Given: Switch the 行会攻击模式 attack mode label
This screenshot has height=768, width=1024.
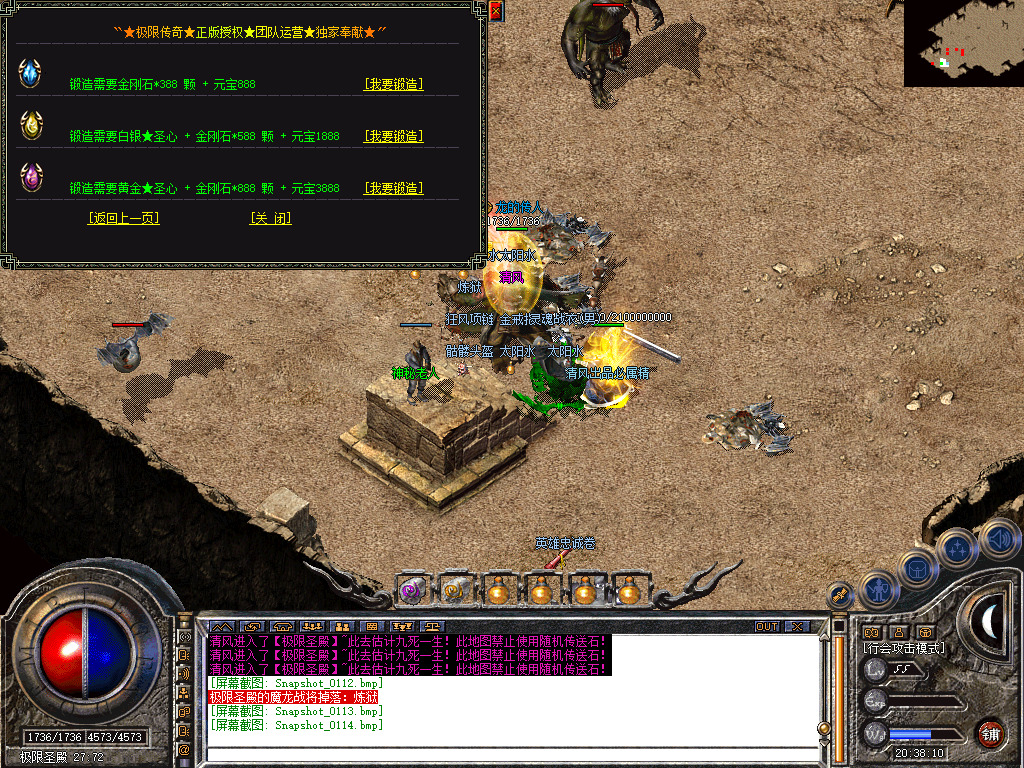Looking at the screenshot, I should pyautogui.click(x=904, y=648).
